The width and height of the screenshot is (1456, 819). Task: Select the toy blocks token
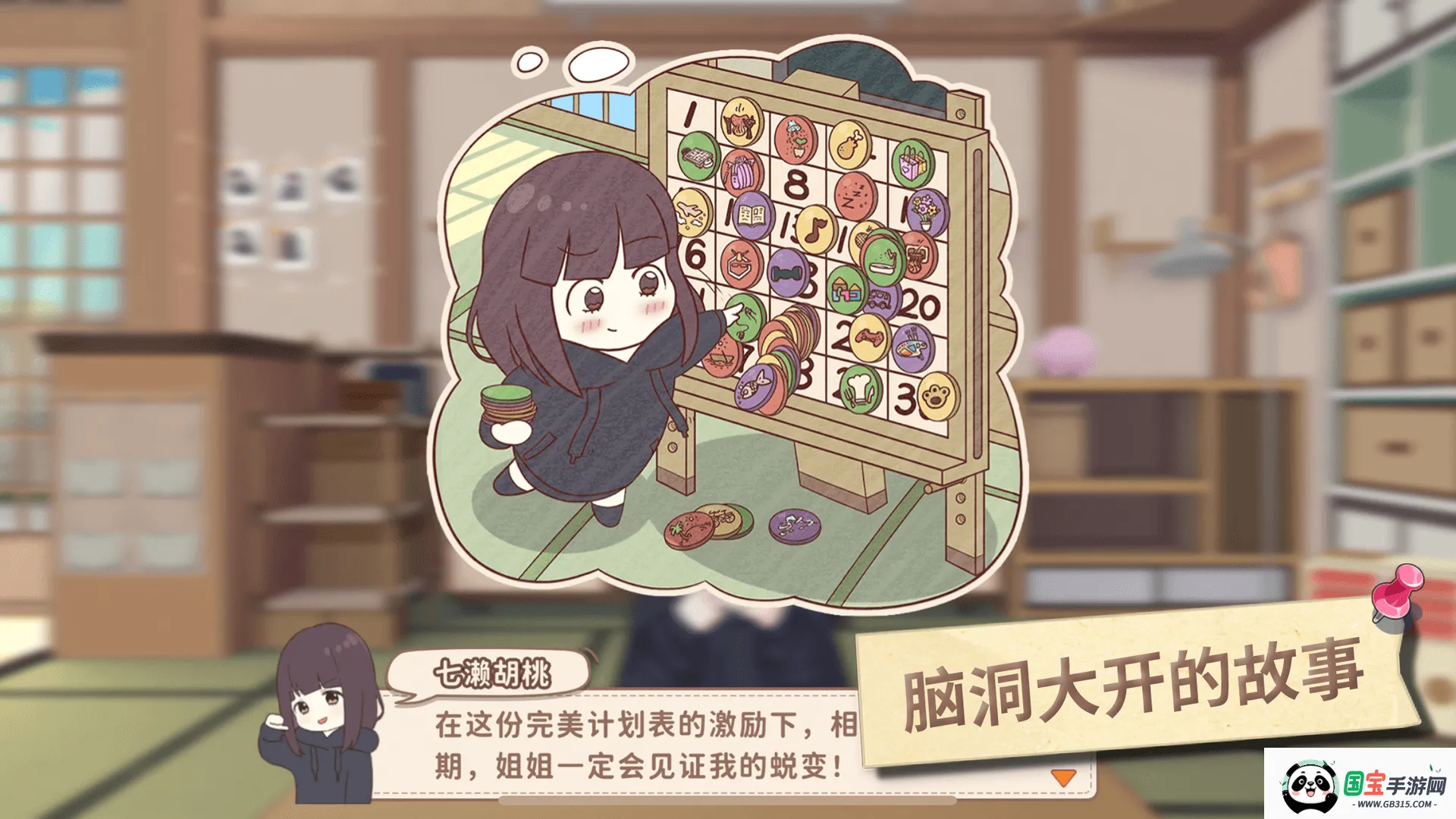click(x=847, y=290)
